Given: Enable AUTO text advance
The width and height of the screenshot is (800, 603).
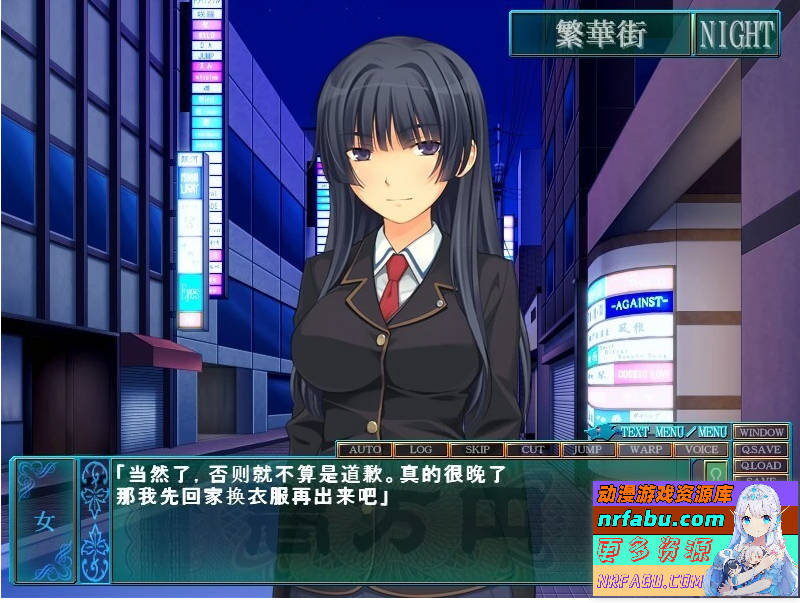Looking at the screenshot, I should [365, 450].
